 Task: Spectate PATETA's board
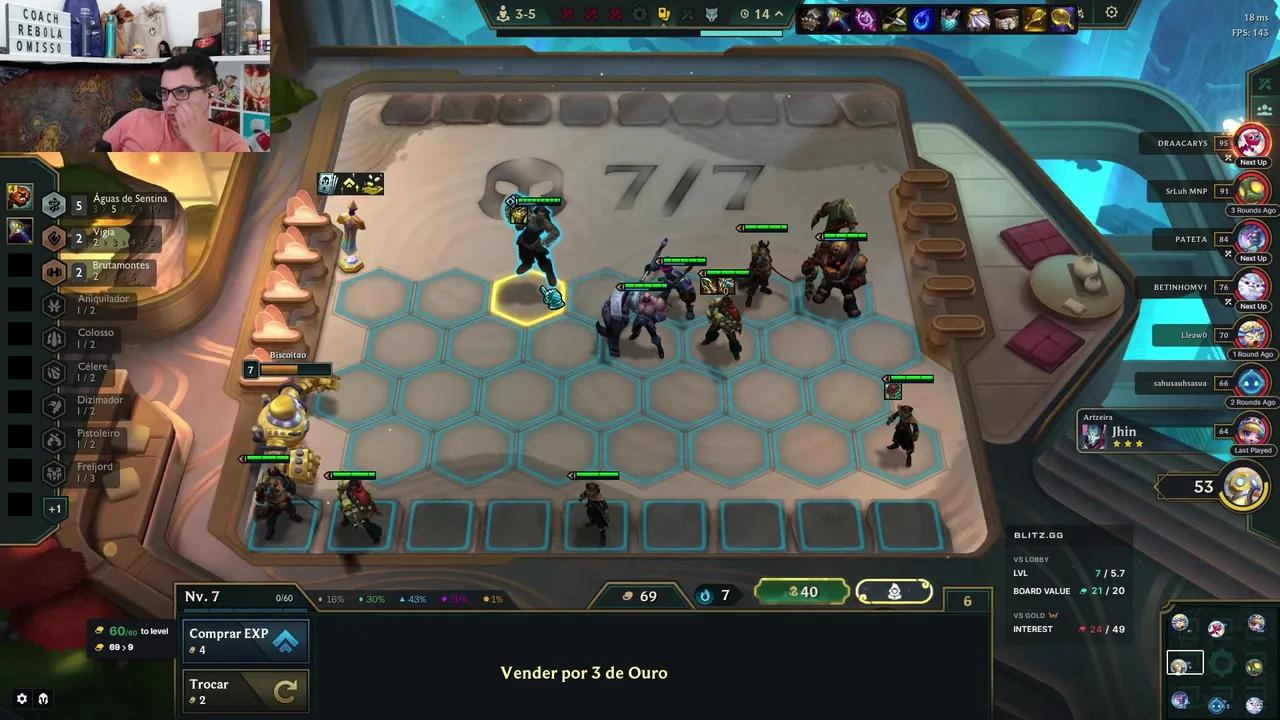pos(1251,239)
